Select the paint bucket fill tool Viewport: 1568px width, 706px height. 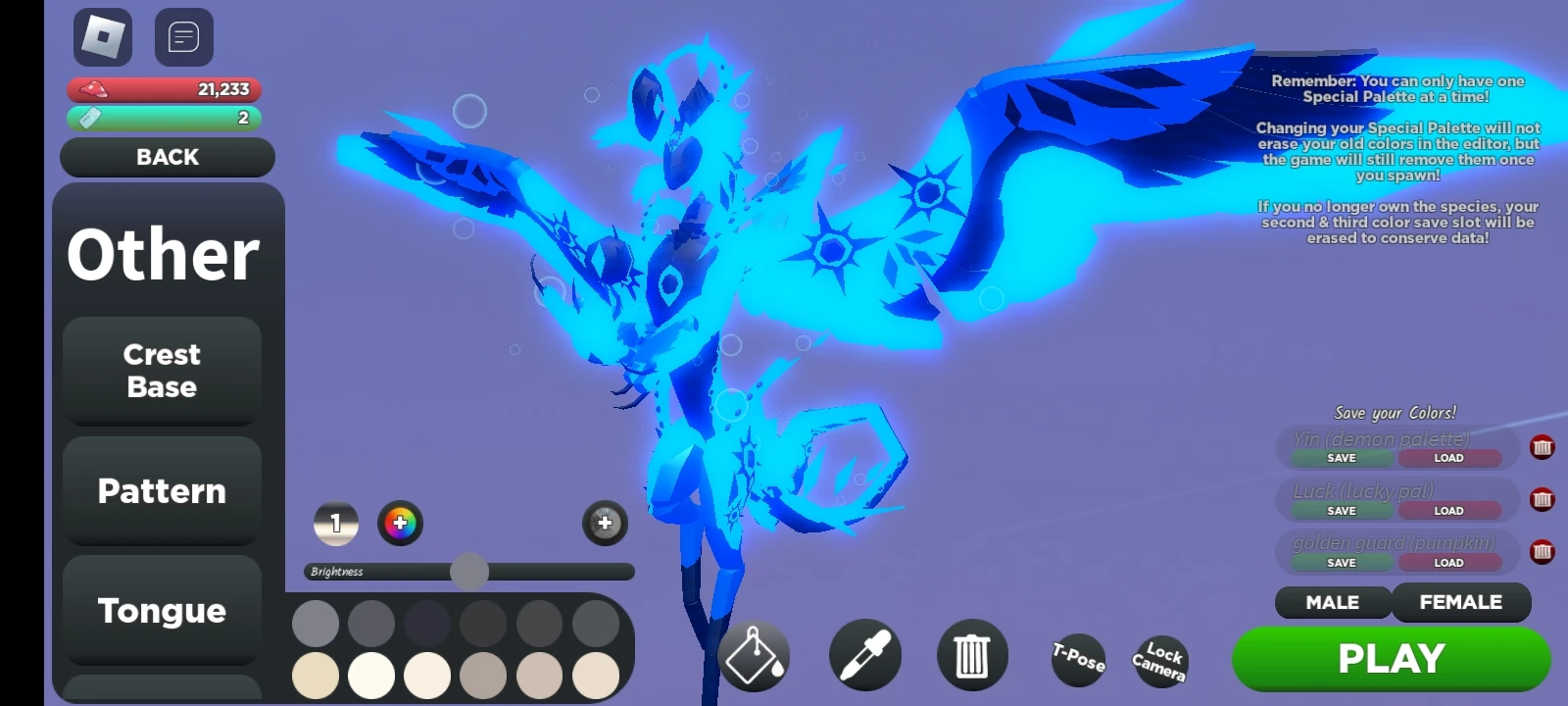[755, 657]
